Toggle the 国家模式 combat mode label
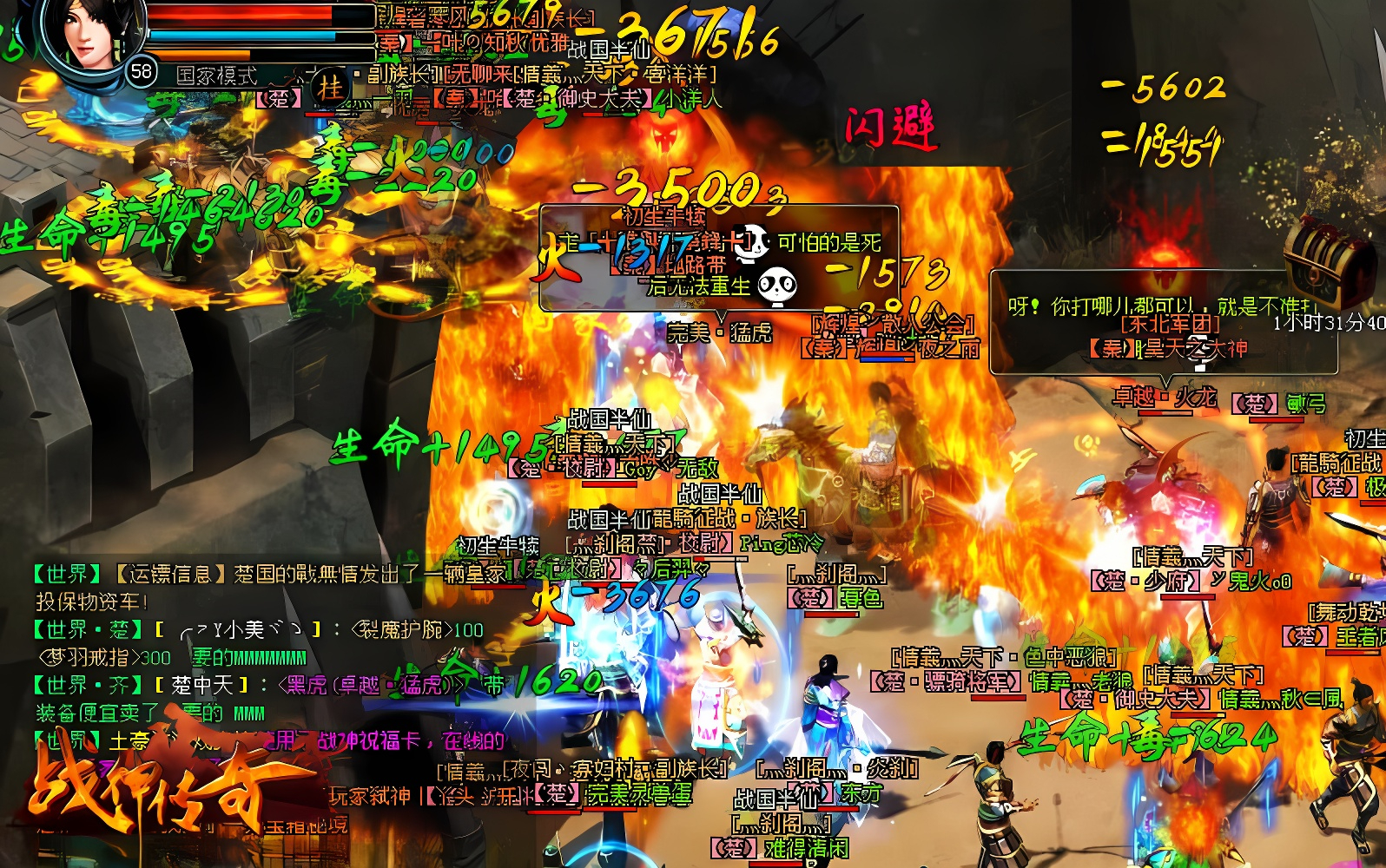 pyautogui.click(x=217, y=76)
